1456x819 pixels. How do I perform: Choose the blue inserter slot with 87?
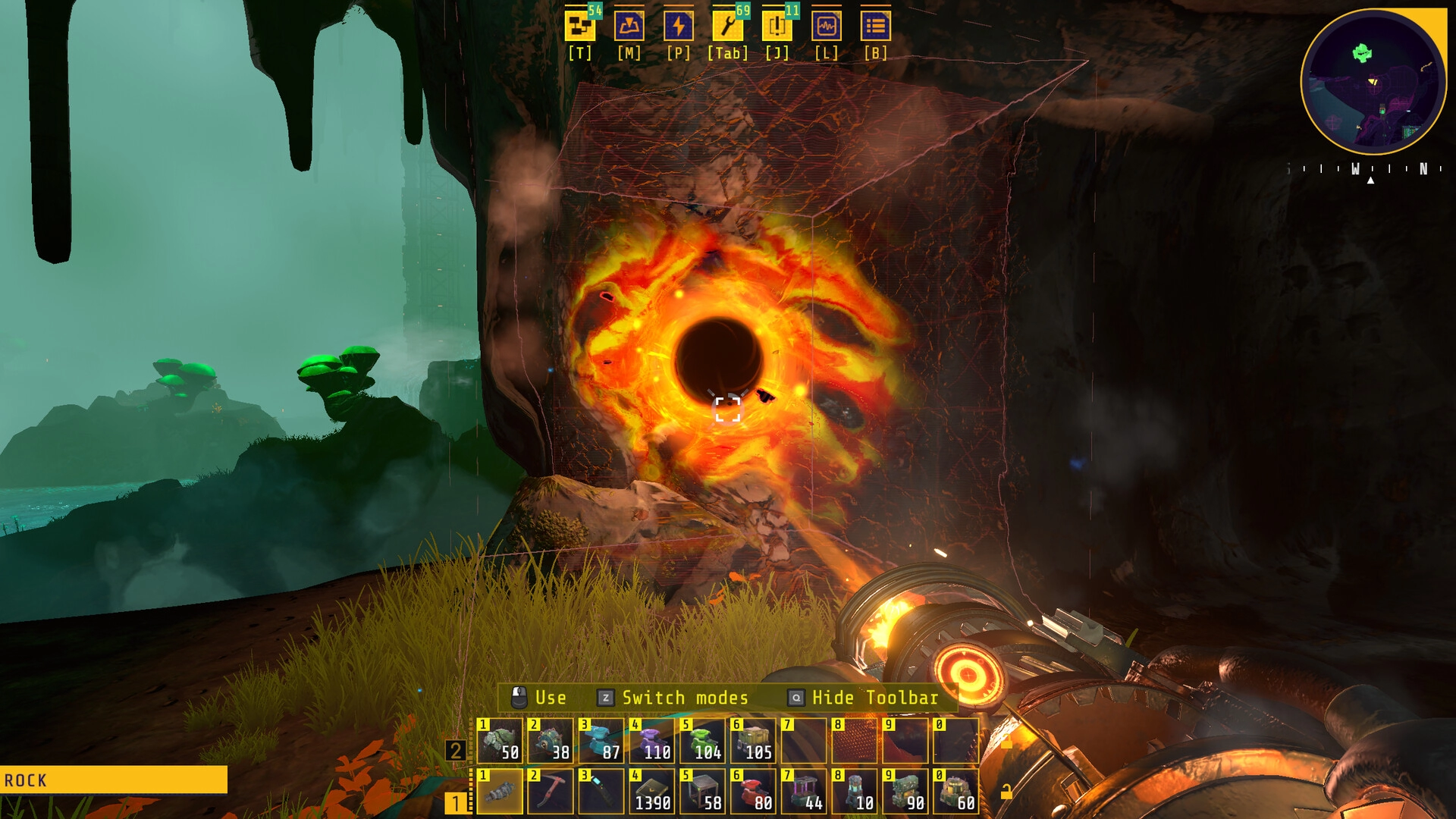click(601, 741)
